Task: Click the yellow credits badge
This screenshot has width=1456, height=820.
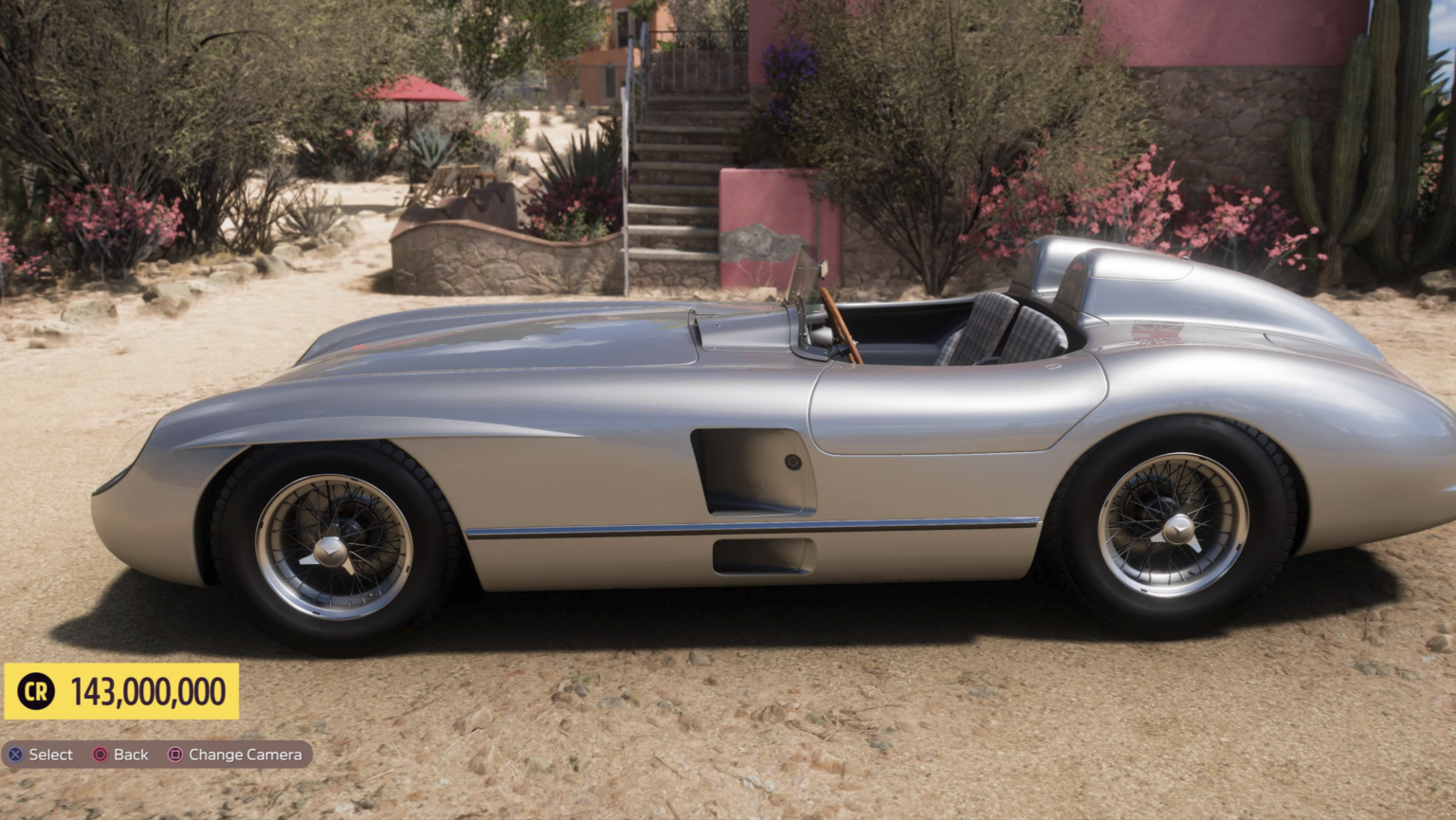Action: (x=121, y=691)
